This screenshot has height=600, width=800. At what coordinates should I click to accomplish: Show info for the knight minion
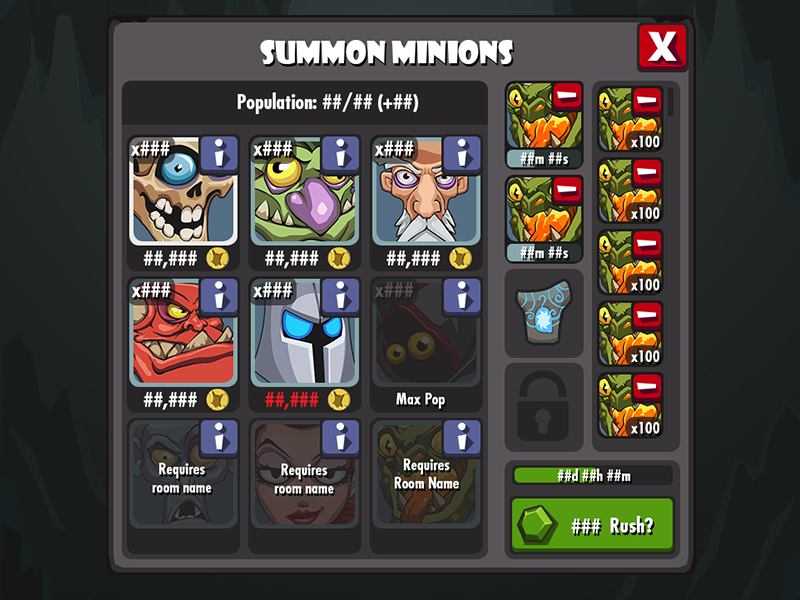click(x=340, y=296)
